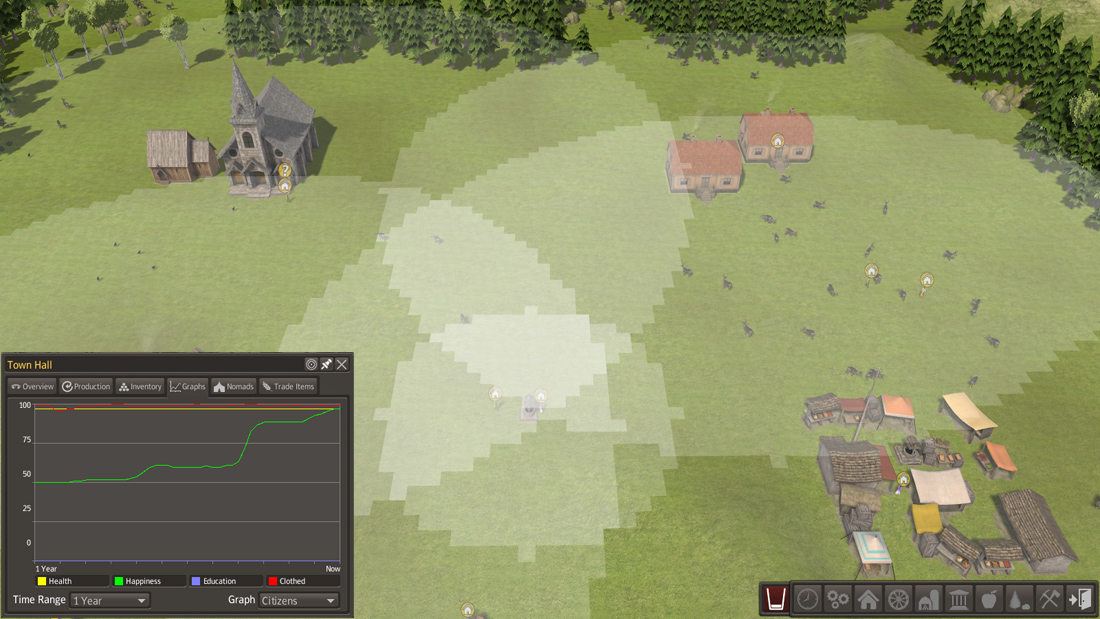Viewport: 1100px width, 619px height.
Task: Open the apple food production menu
Action: [988, 599]
